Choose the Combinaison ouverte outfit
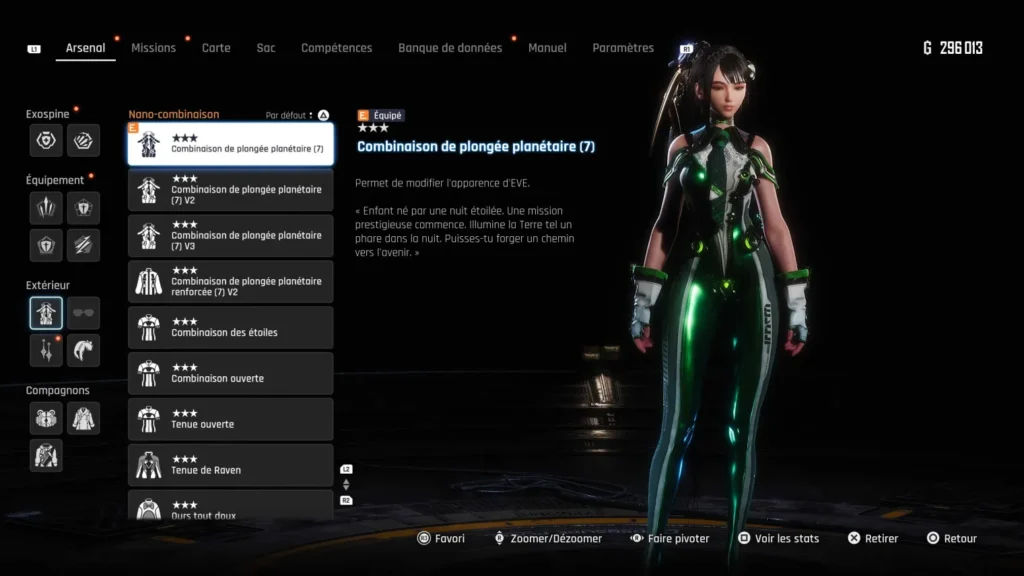1024x576 pixels. coord(231,374)
